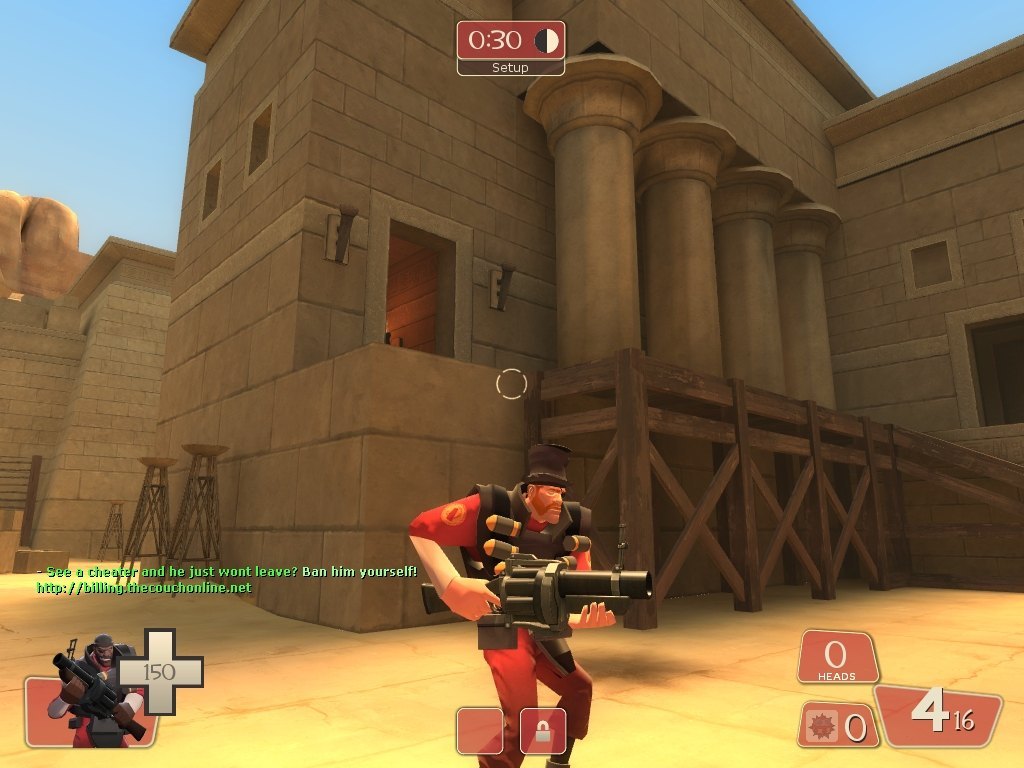
Task: Click the unlocked red control point icon
Action: pyautogui.click(x=479, y=731)
